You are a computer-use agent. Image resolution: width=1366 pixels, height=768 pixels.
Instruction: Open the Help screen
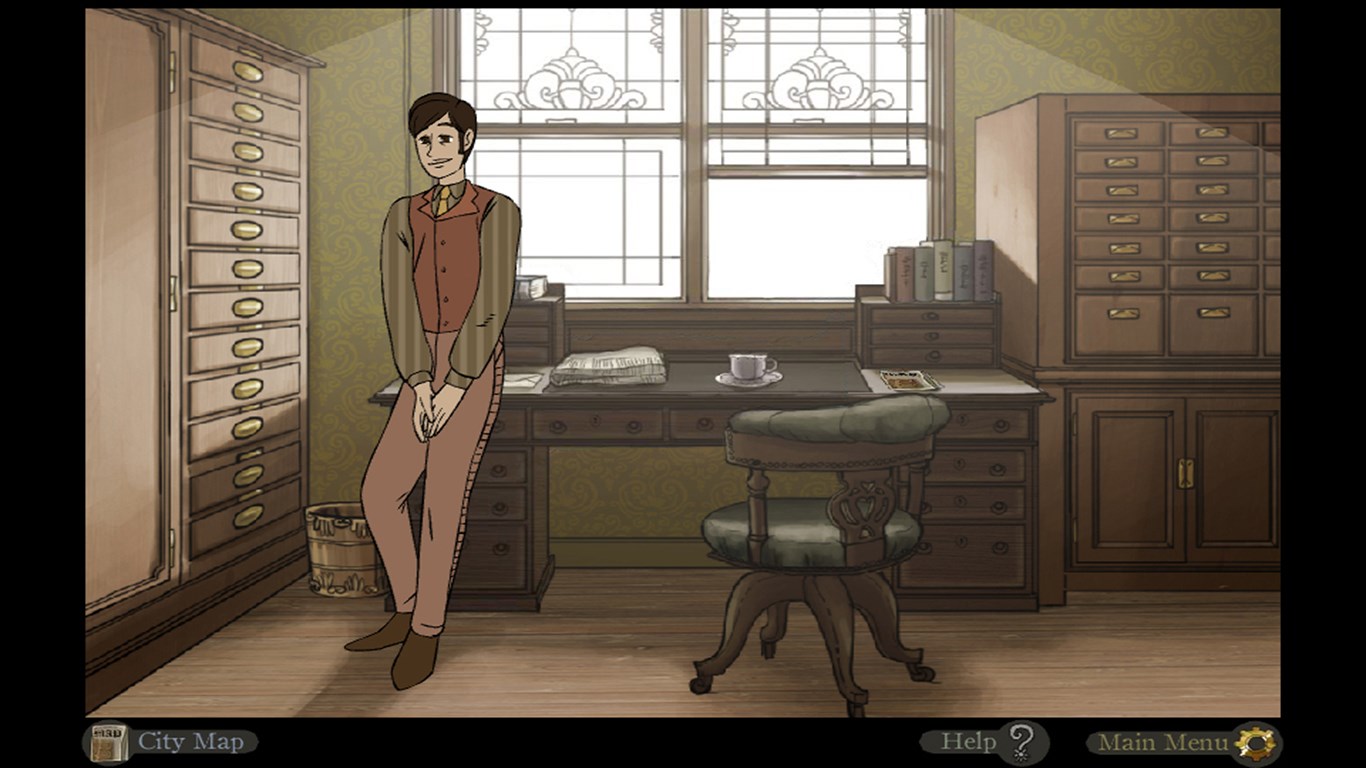point(985,742)
